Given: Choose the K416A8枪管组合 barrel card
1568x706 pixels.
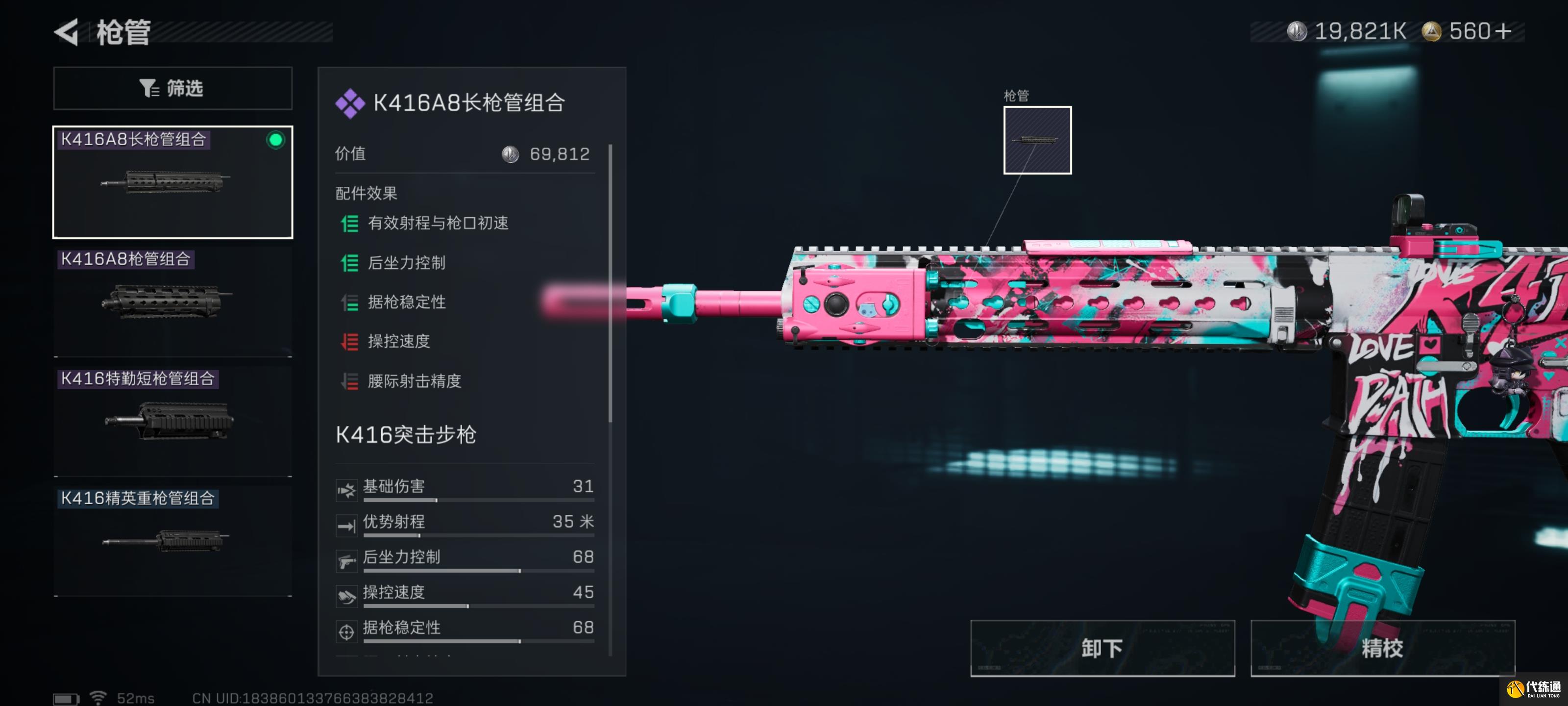Looking at the screenshot, I should click(172, 302).
